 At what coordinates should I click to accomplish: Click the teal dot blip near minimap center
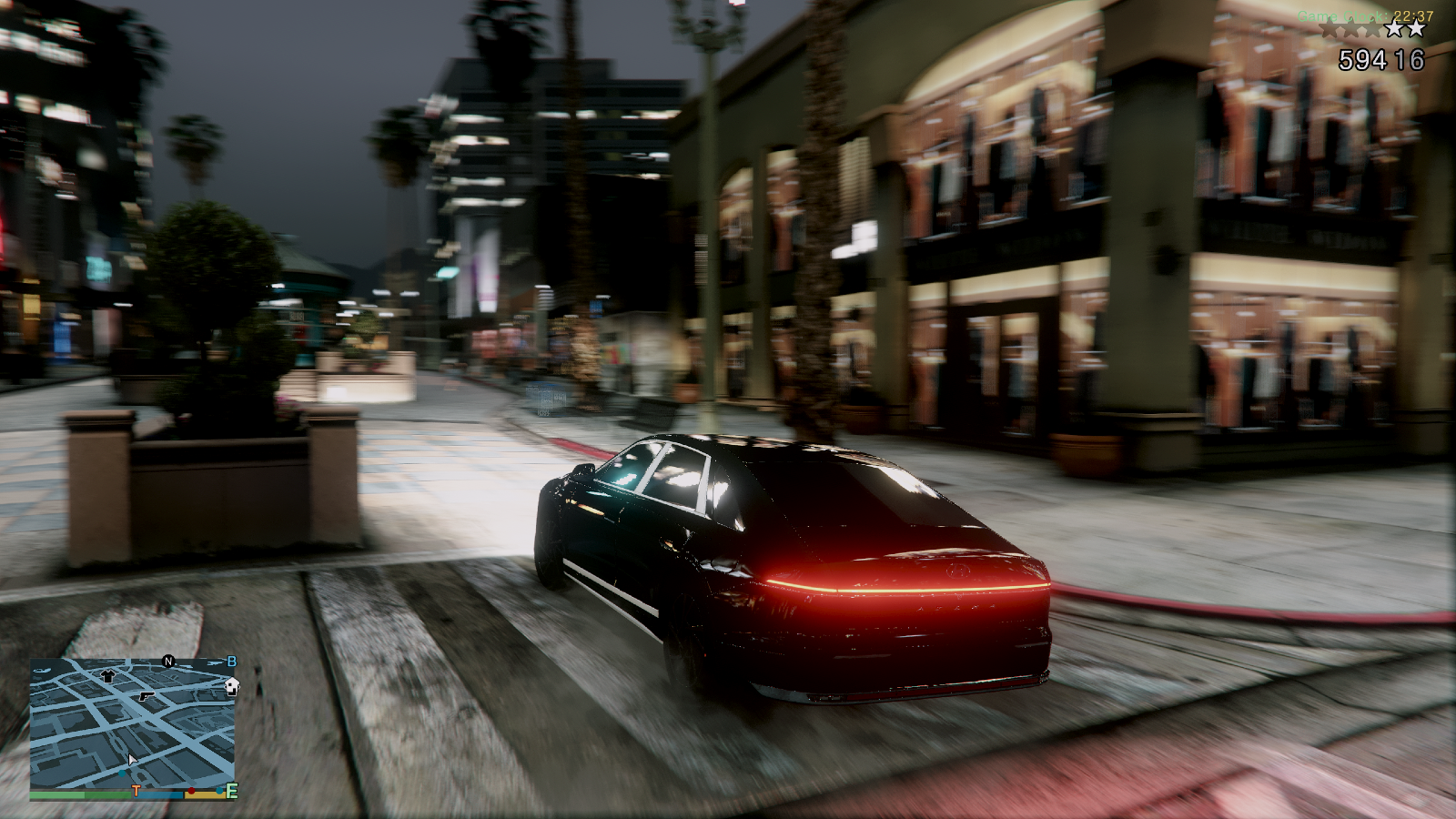[x=123, y=773]
